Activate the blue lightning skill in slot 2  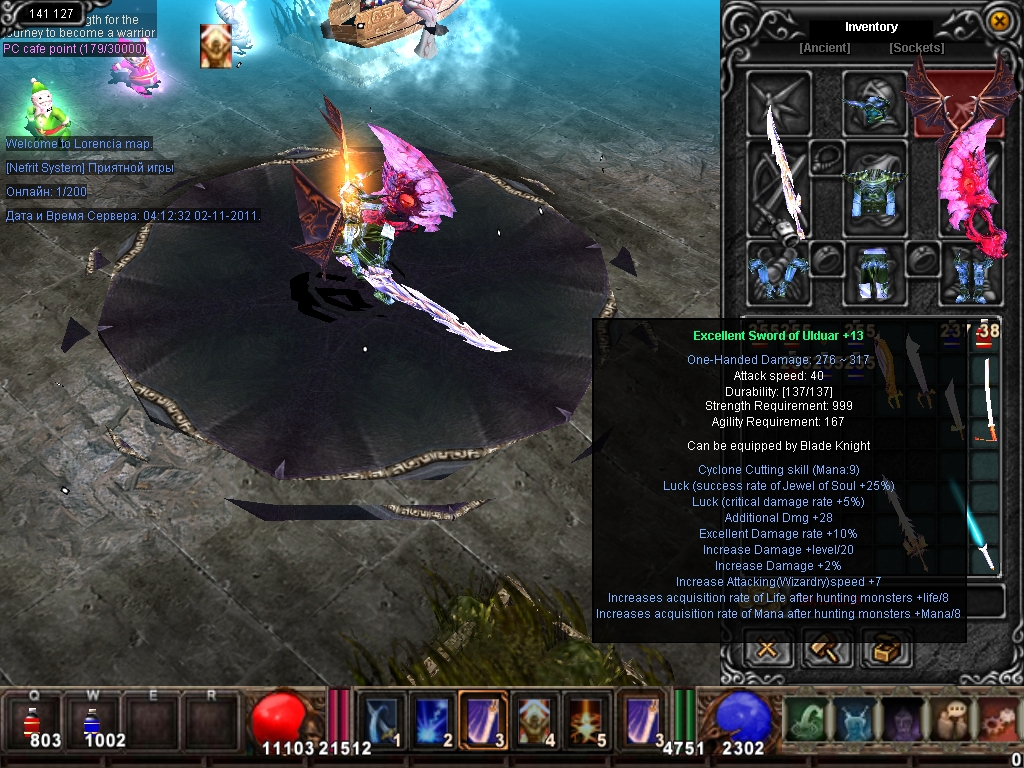(432, 720)
